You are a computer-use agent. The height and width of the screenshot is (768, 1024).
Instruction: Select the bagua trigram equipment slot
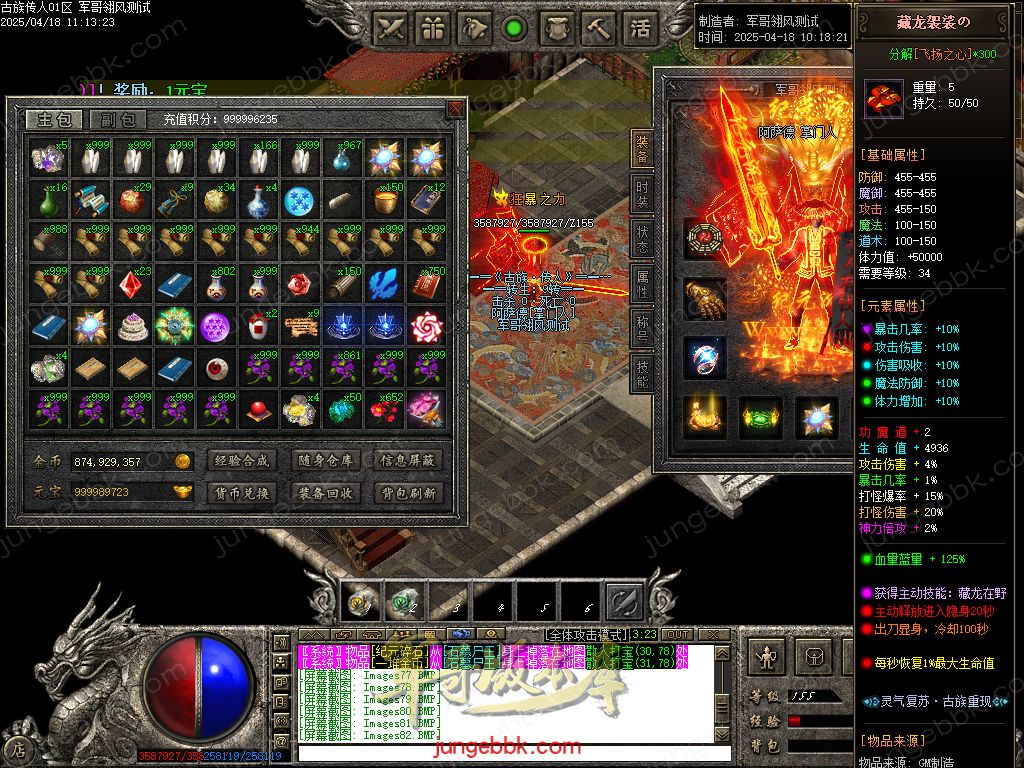[704, 239]
